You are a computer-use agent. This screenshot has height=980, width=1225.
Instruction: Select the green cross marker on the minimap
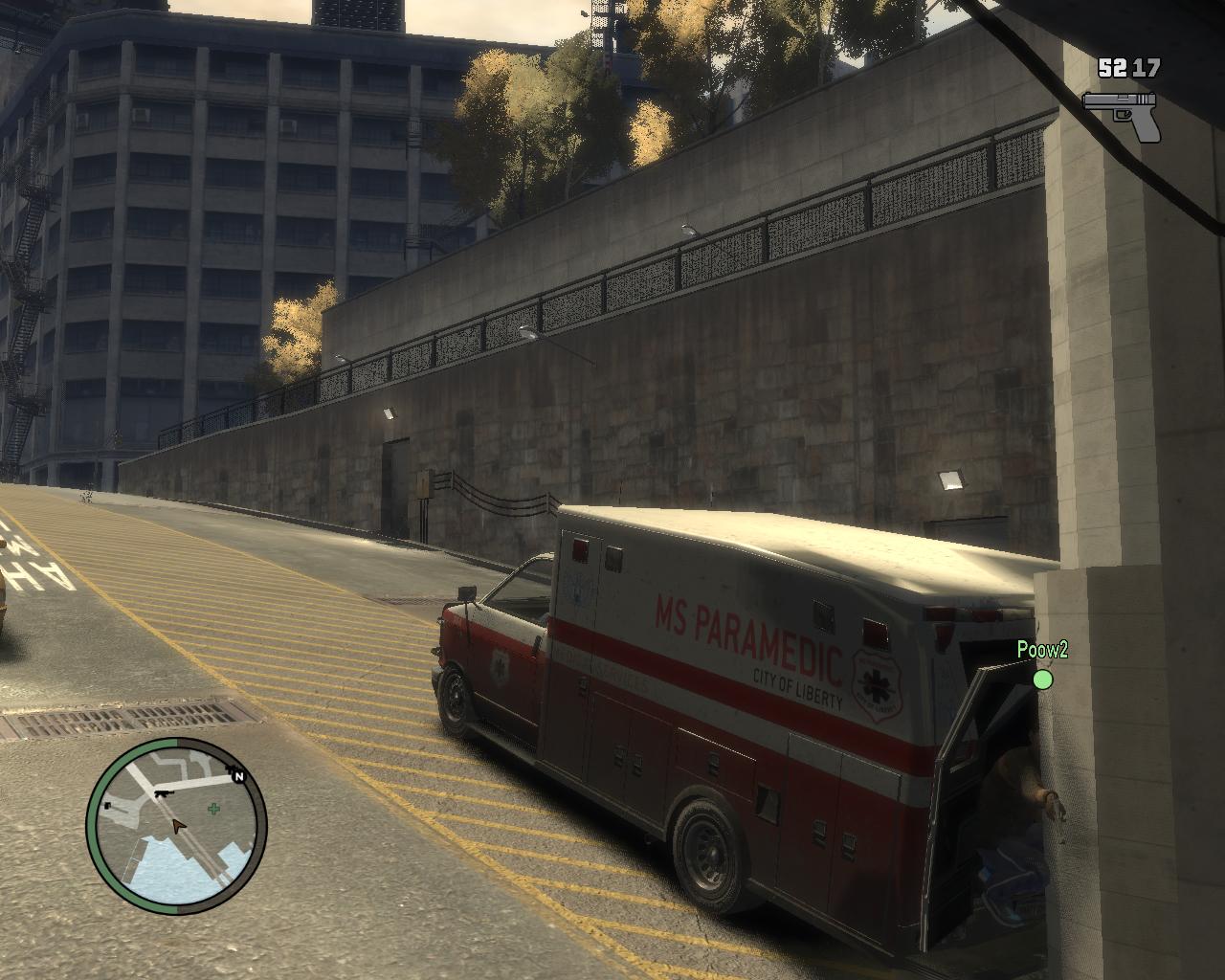tap(212, 809)
